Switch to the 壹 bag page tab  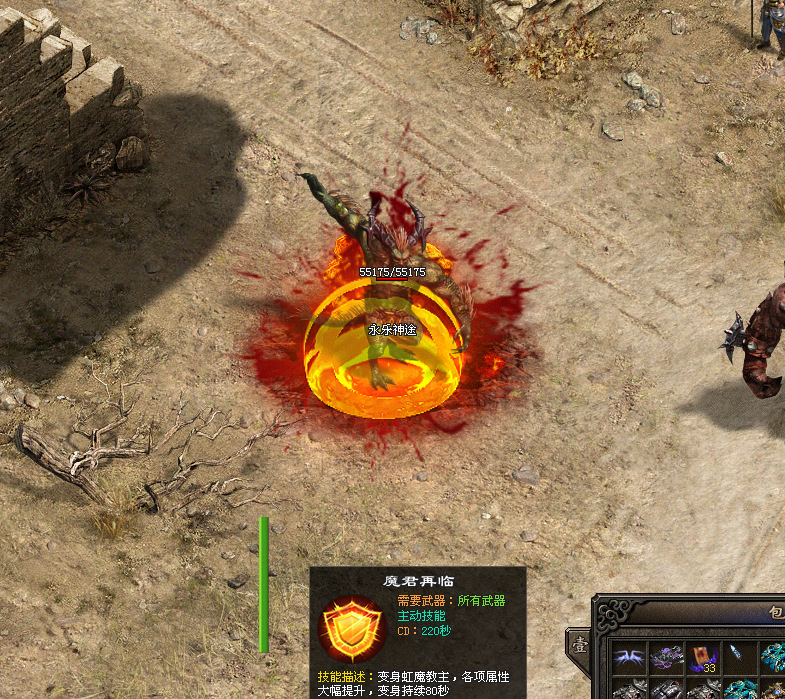click(579, 645)
